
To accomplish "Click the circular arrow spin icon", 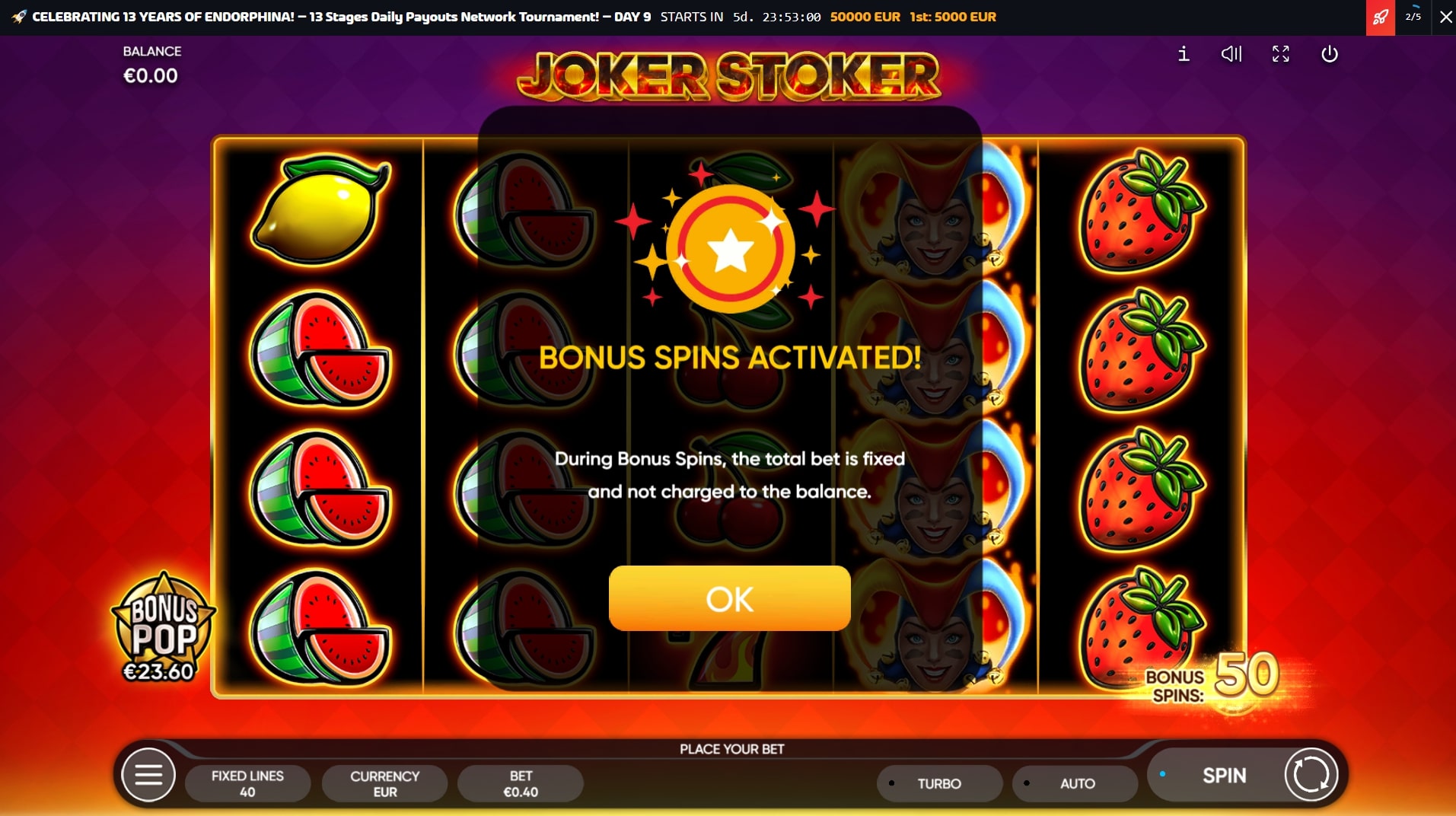I will tap(1311, 775).
